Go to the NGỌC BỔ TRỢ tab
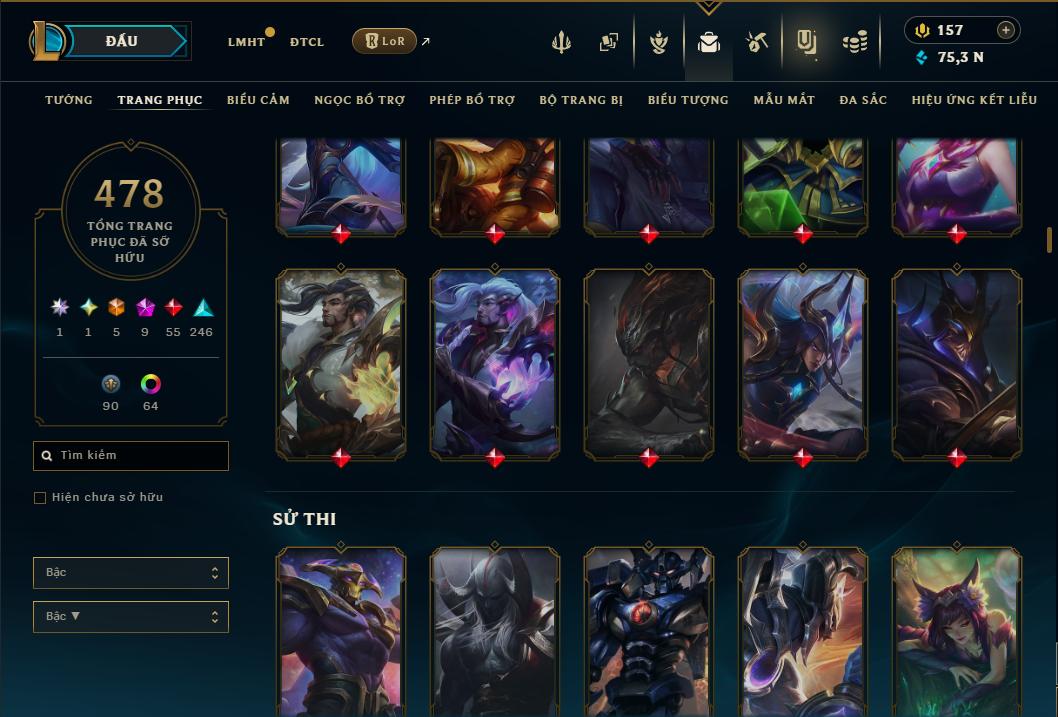The height and width of the screenshot is (717, 1058). [359, 100]
